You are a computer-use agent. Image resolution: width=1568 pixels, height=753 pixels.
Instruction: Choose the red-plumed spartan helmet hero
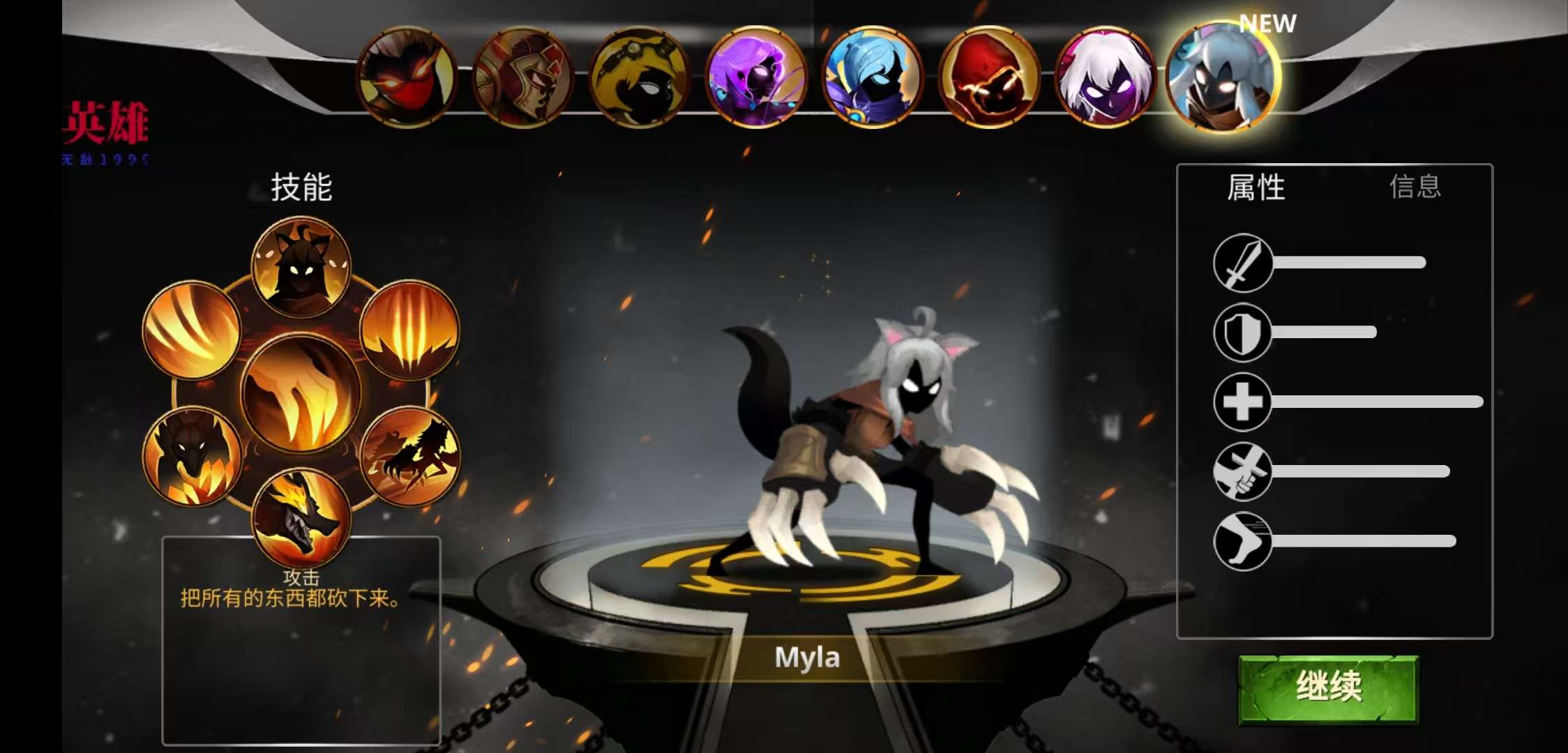click(x=522, y=78)
